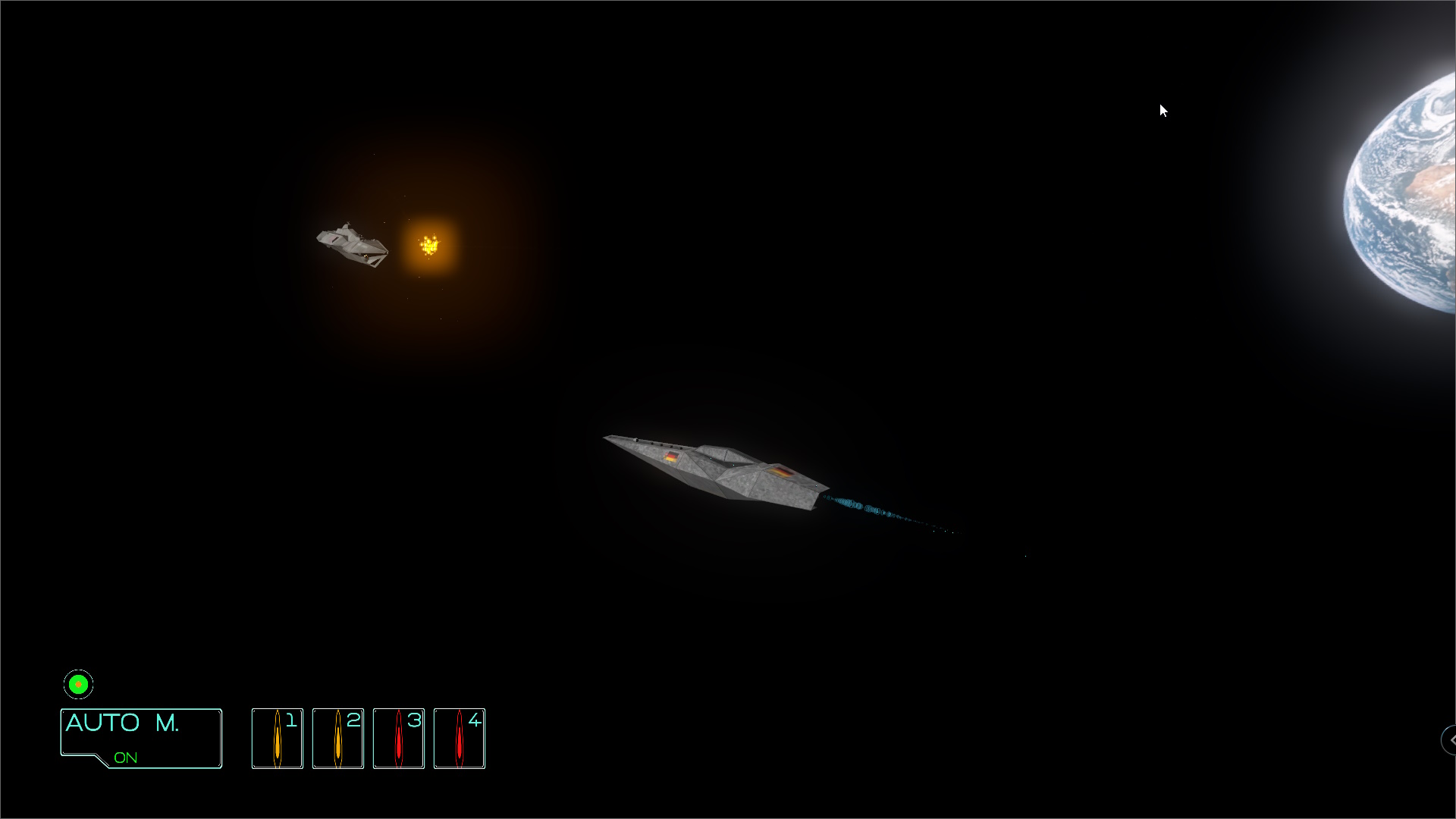Activate red missile slot 4
Image resolution: width=1456 pixels, height=819 pixels.
(460, 739)
